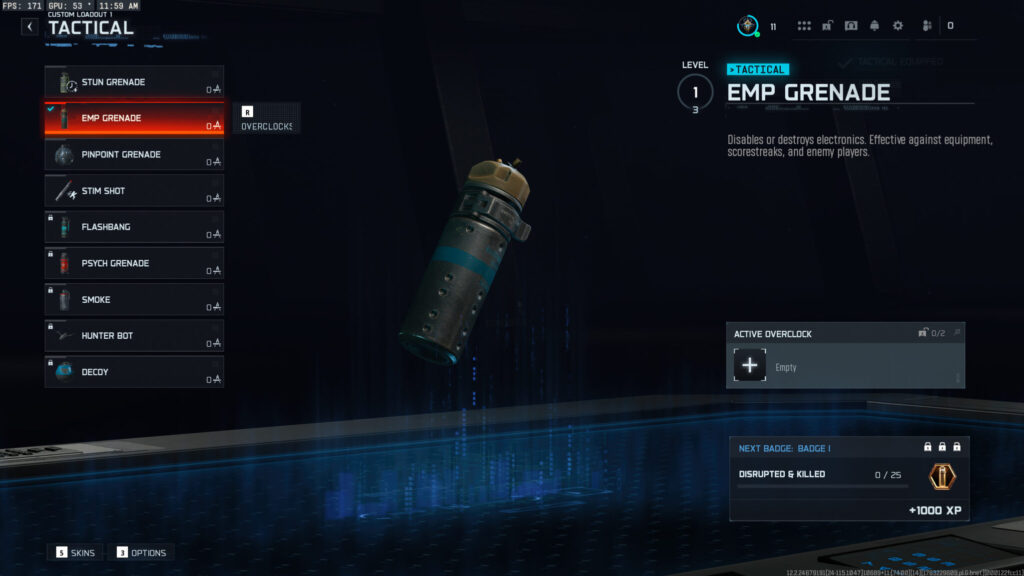The height and width of the screenshot is (576, 1024).
Task: Open the Options button at bottom
Action: click(142, 552)
